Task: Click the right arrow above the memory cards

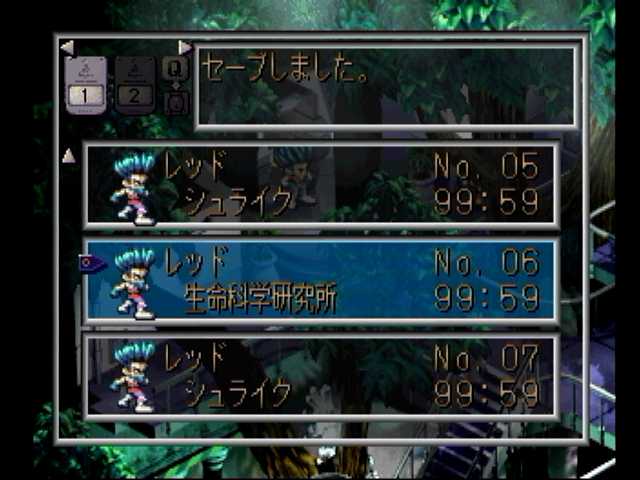Action: tap(184, 47)
